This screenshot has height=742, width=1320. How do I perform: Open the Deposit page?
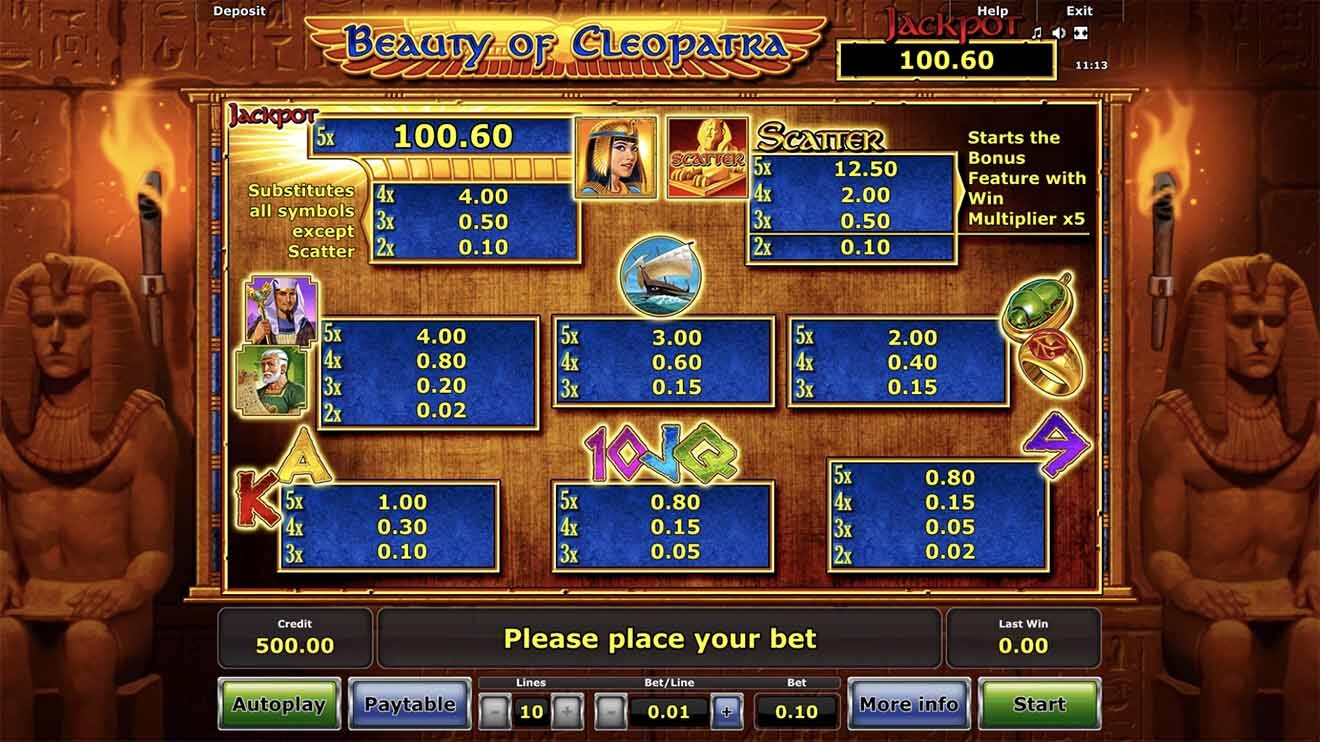240,11
